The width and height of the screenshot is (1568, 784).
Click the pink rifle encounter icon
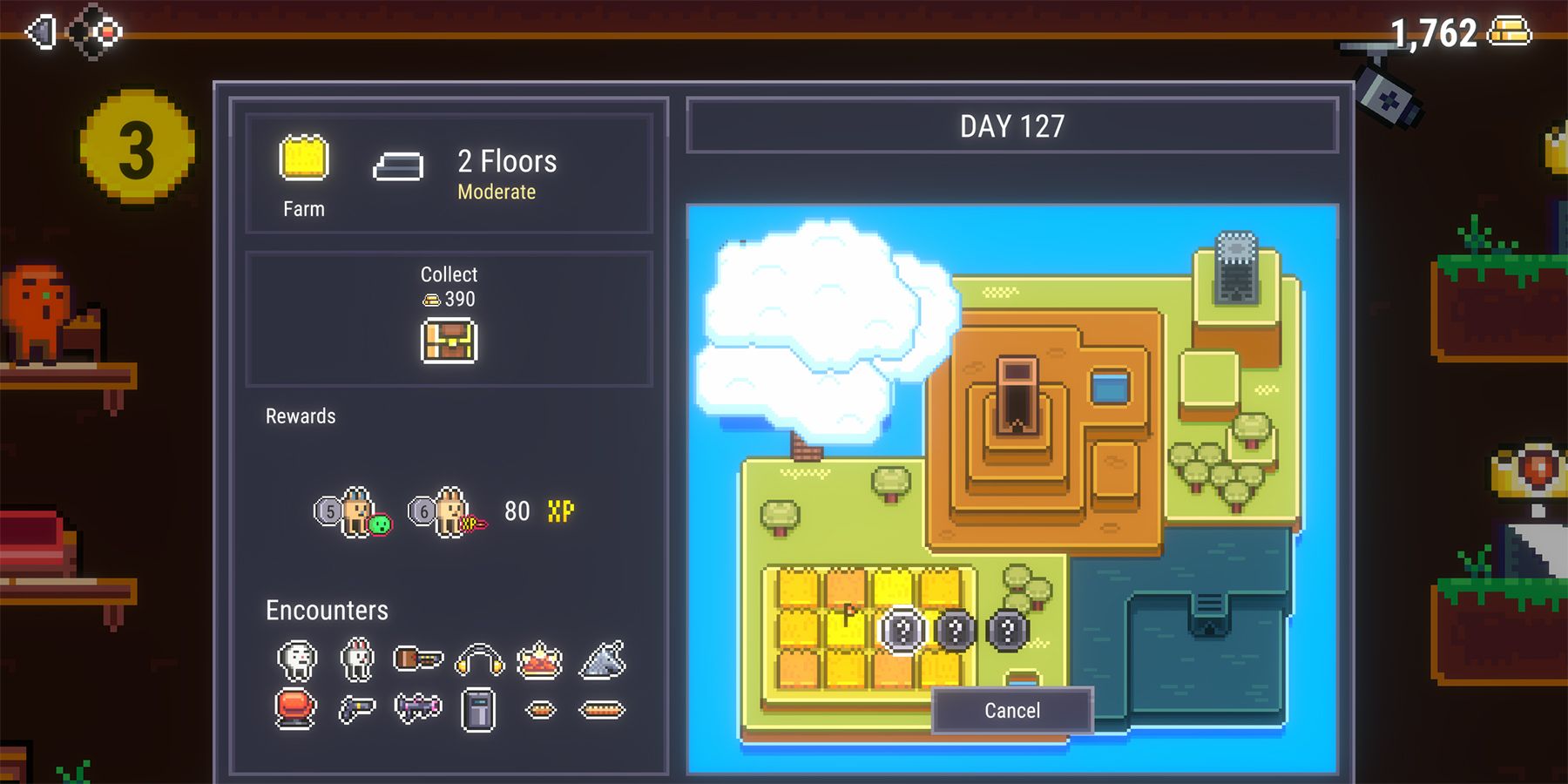click(418, 710)
